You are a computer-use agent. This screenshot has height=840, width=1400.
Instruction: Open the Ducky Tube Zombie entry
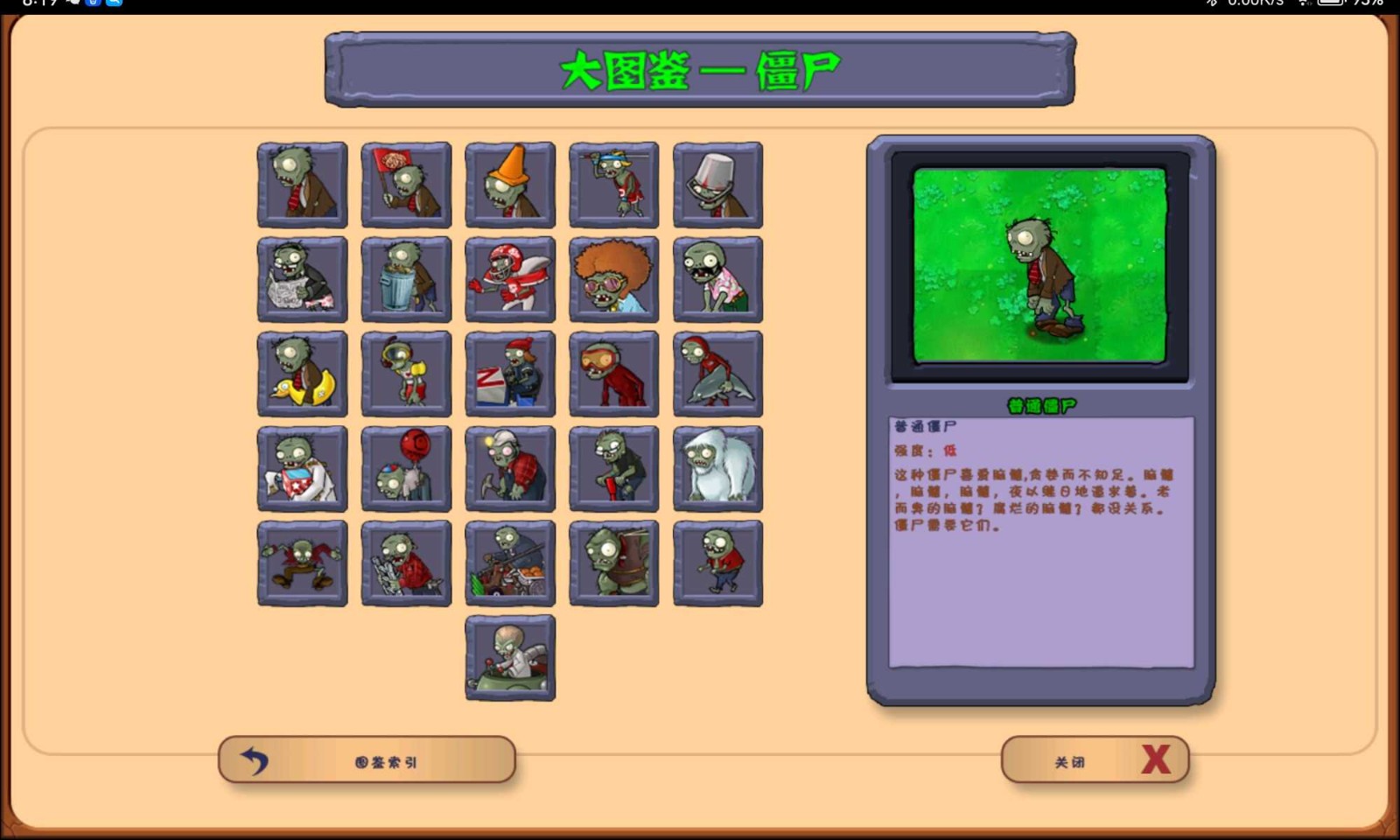click(301, 374)
